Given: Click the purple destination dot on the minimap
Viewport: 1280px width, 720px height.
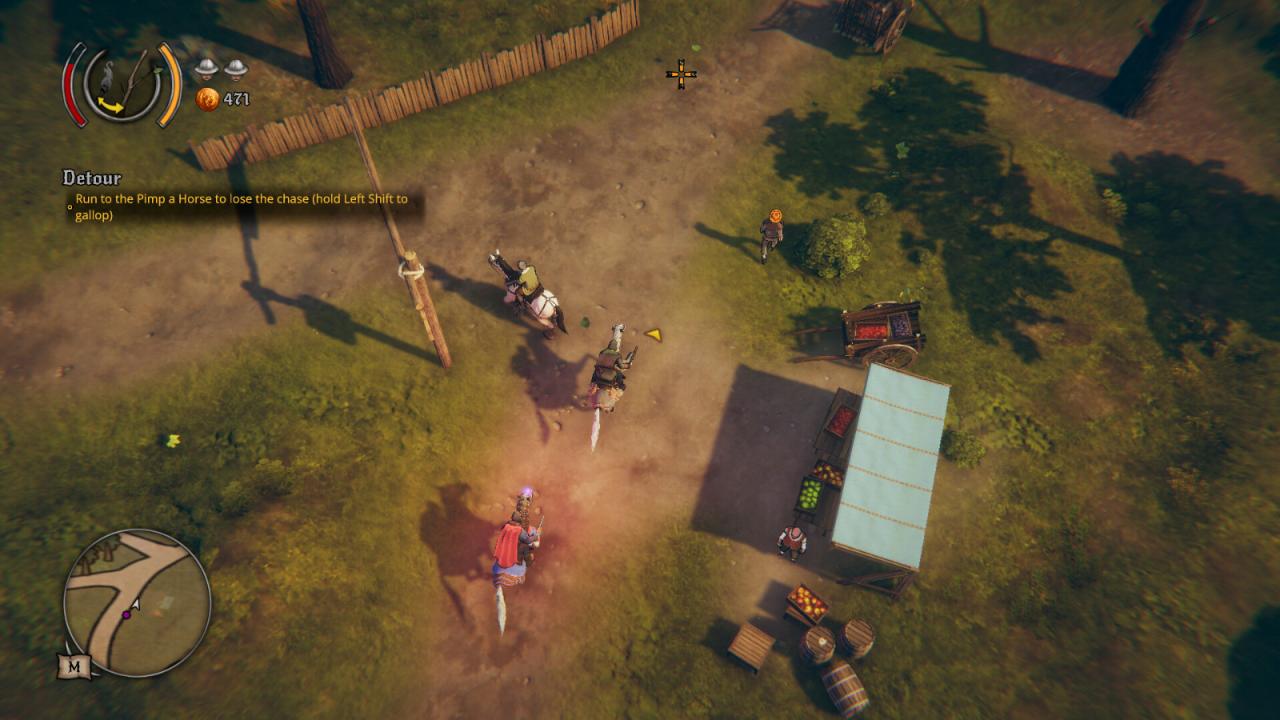Looking at the screenshot, I should (x=127, y=615).
